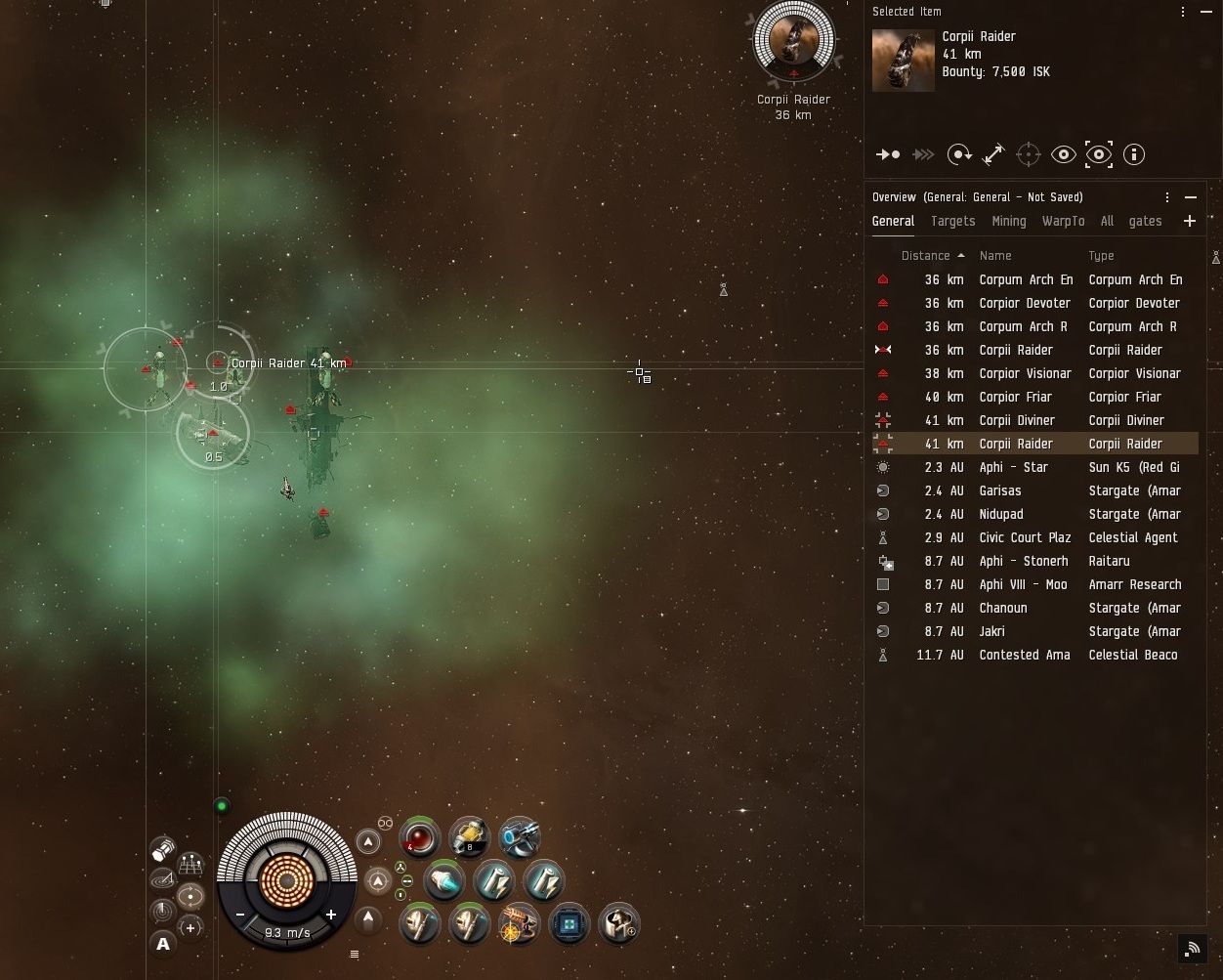
Task: Open the Mining overview tab
Action: click(1008, 222)
